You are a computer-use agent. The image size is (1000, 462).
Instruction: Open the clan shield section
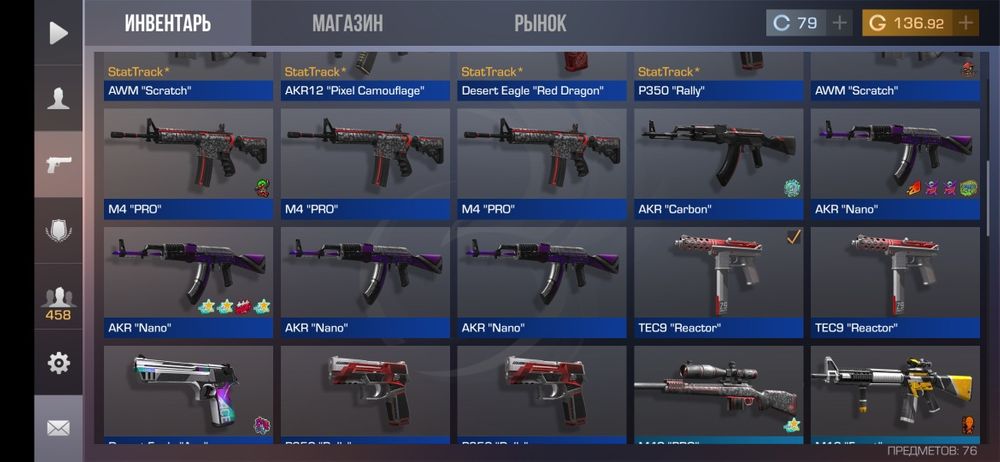(x=58, y=231)
